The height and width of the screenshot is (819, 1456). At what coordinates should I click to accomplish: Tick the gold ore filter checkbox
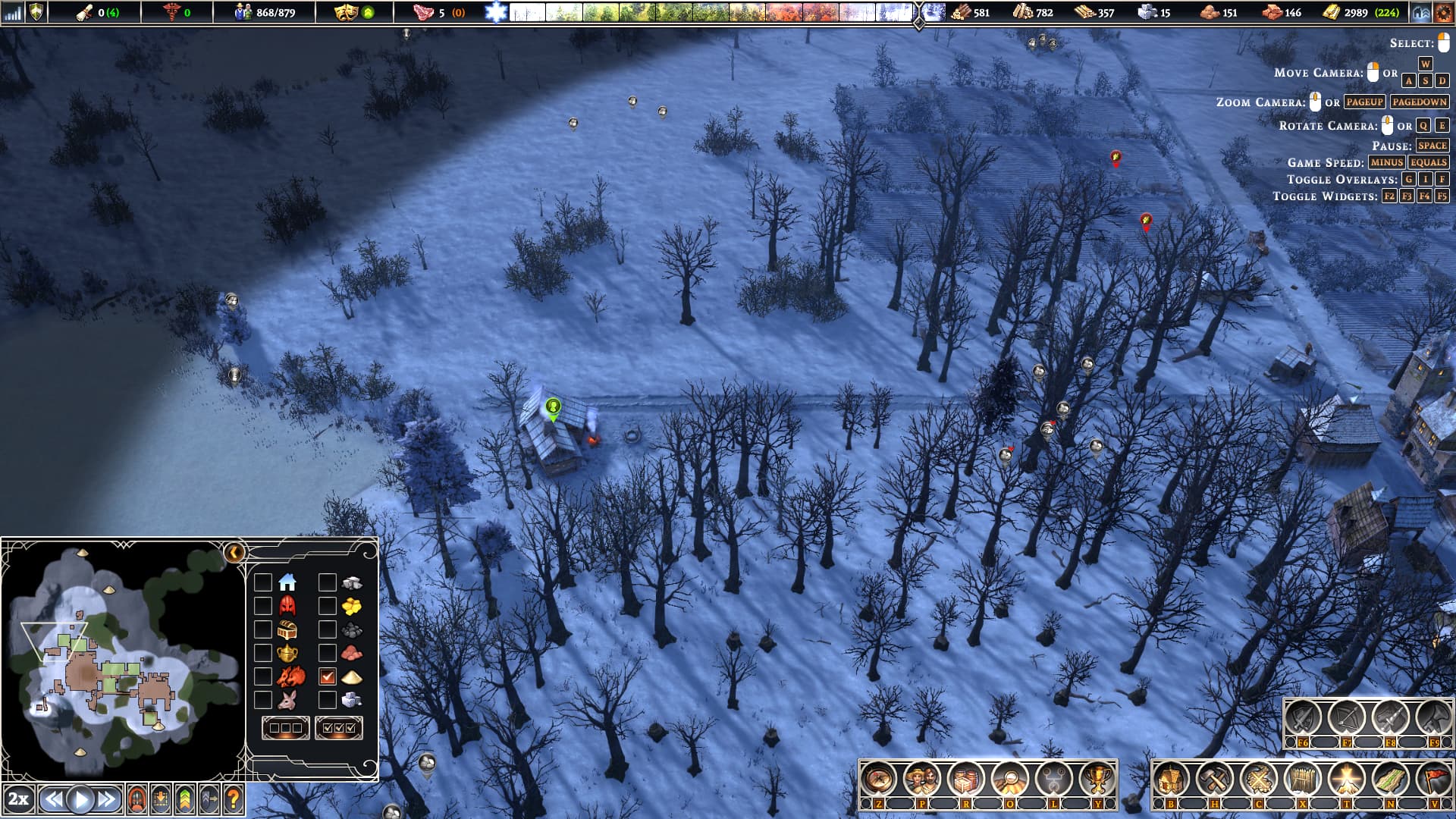click(x=328, y=606)
